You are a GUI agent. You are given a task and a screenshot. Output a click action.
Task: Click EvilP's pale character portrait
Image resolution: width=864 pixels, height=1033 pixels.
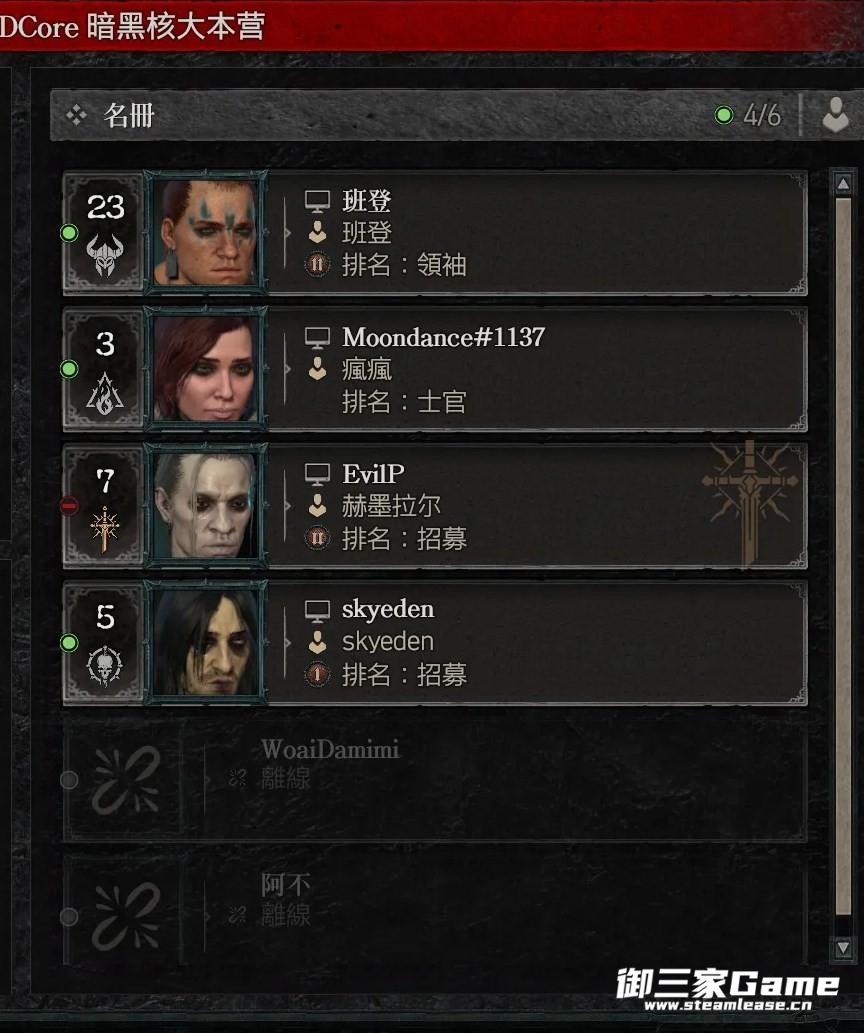[x=206, y=506]
